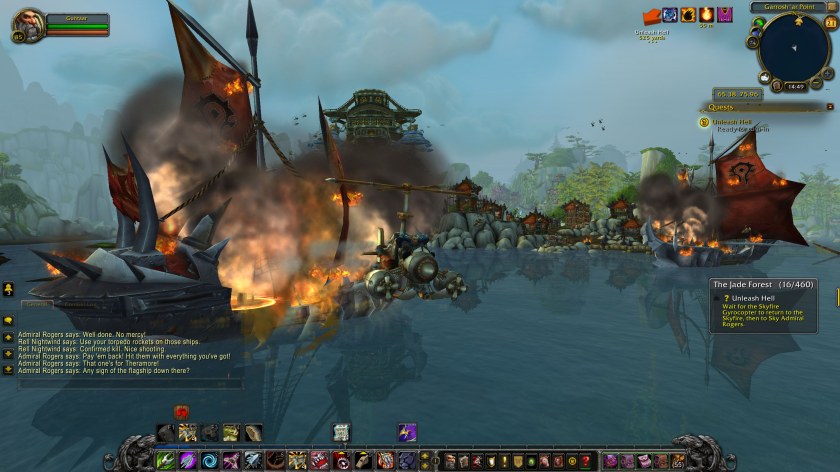Viewport: 840px width, 472px height.
Task: Activate the purple lightning ability above the action bar
Action: [x=407, y=432]
